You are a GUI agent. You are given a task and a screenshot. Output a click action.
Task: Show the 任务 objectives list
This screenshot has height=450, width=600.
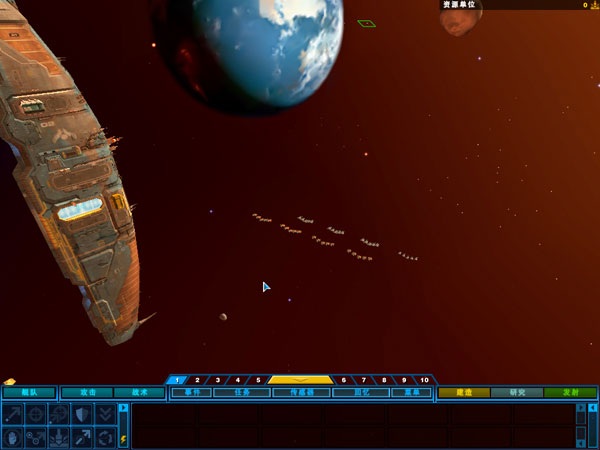(x=241, y=393)
